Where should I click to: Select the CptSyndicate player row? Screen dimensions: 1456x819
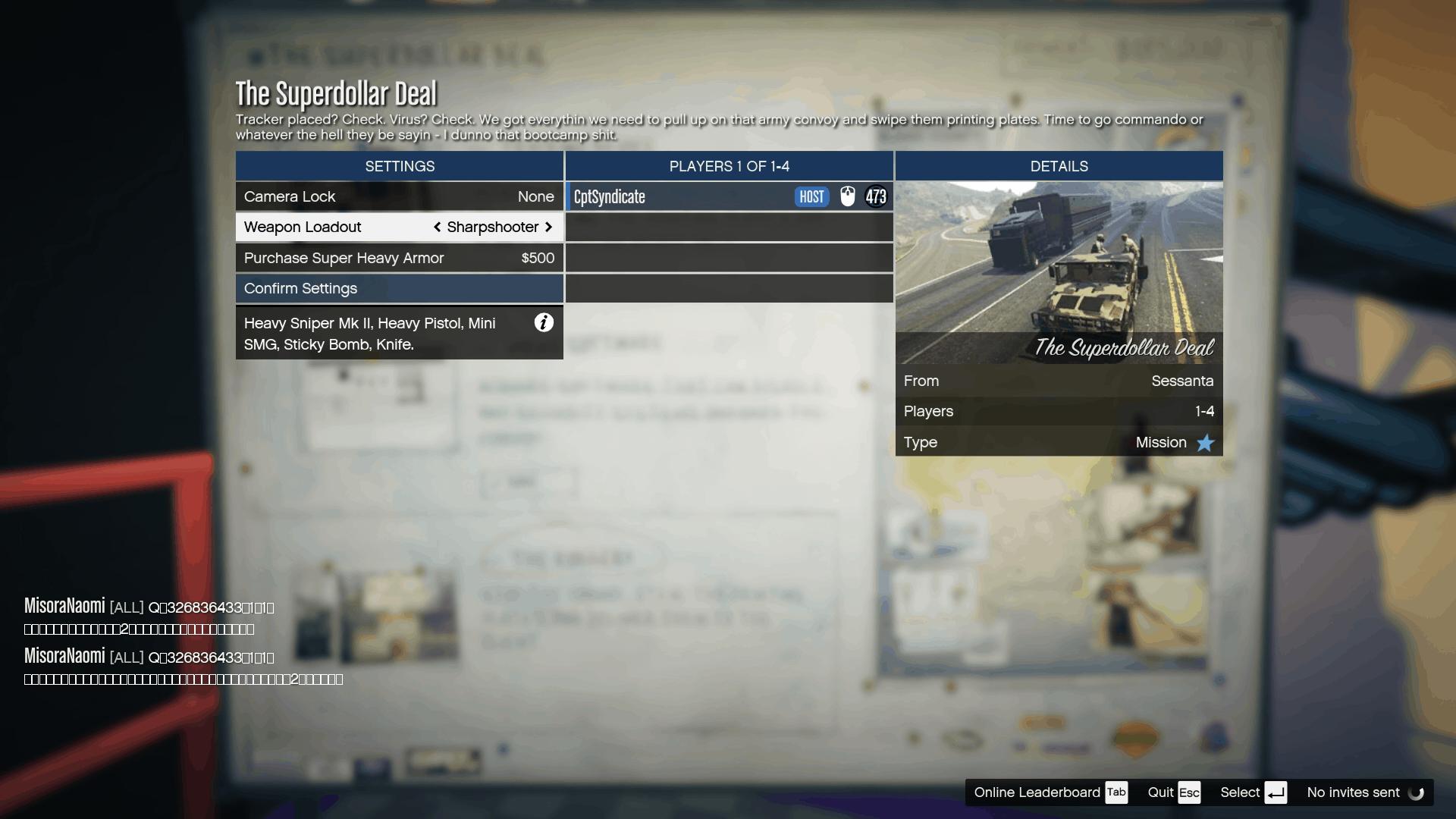[682, 196]
